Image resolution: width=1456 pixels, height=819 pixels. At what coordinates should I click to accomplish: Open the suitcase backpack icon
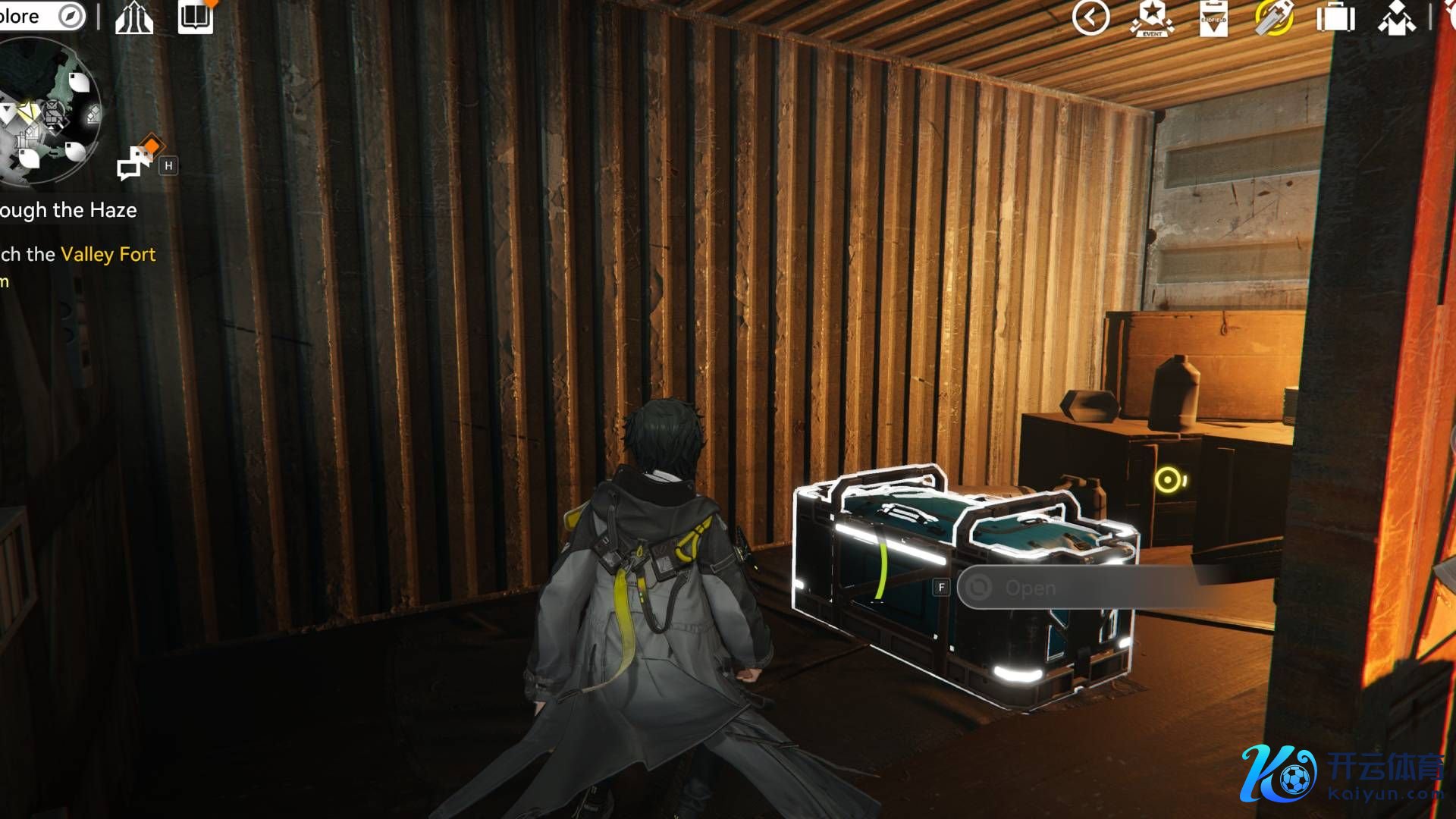click(1335, 18)
